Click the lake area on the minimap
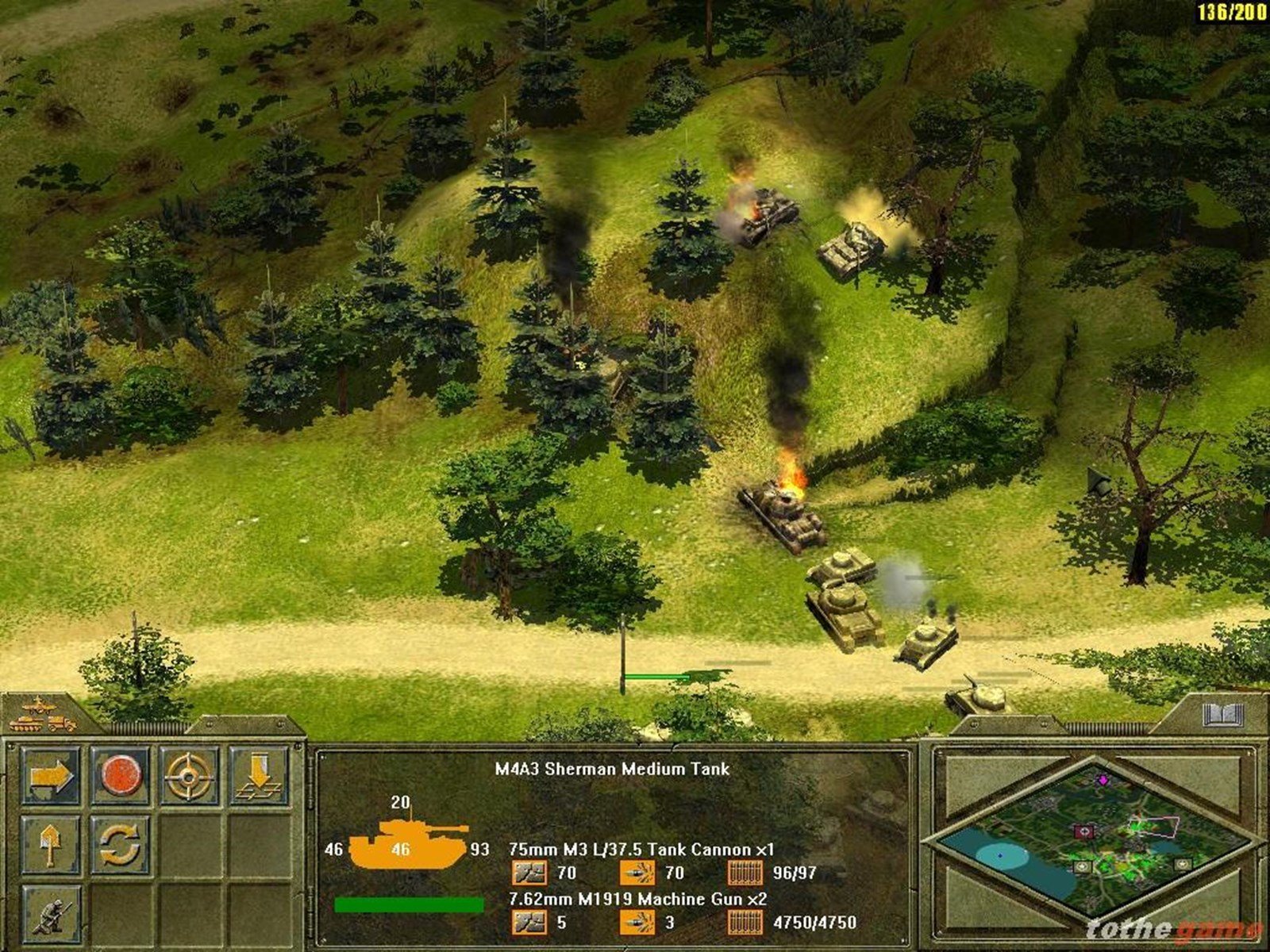The image size is (1270, 952). pyautogui.click(x=1000, y=856)
